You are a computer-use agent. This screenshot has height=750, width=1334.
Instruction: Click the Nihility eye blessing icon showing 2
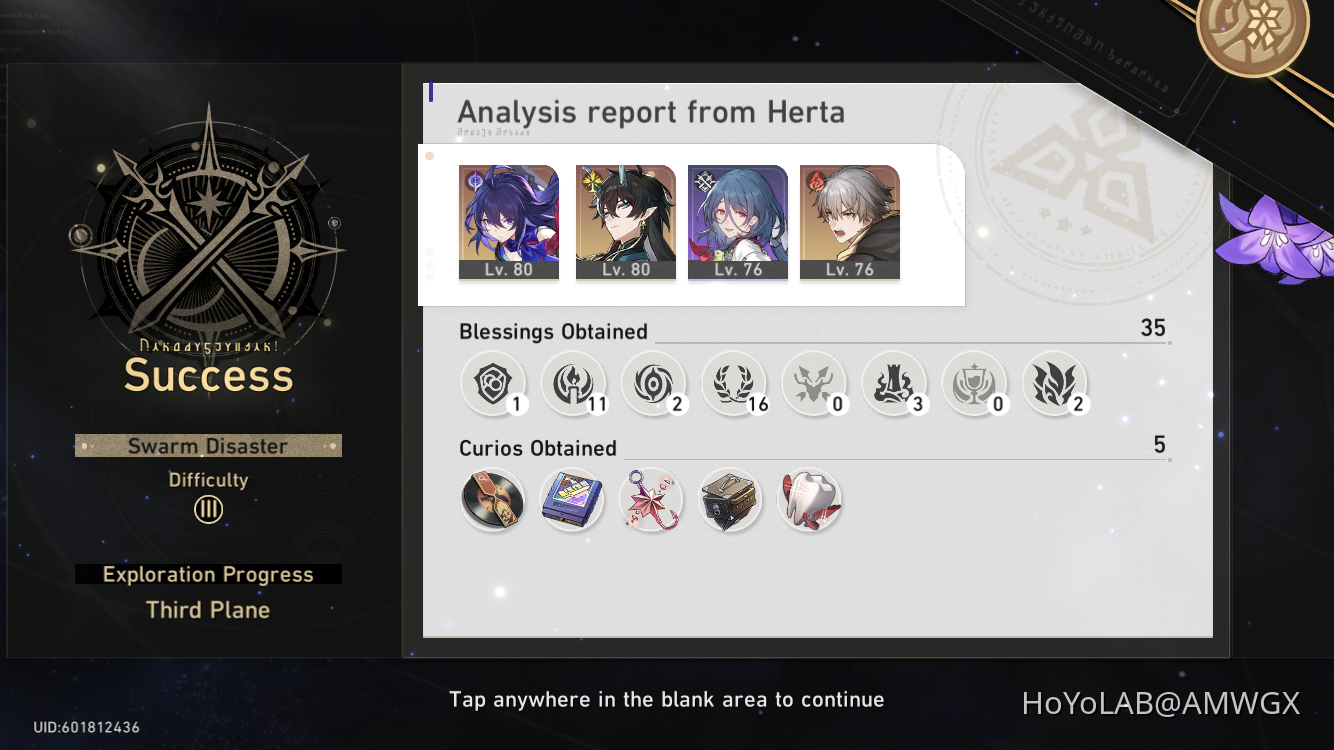[x=654, y=383]
